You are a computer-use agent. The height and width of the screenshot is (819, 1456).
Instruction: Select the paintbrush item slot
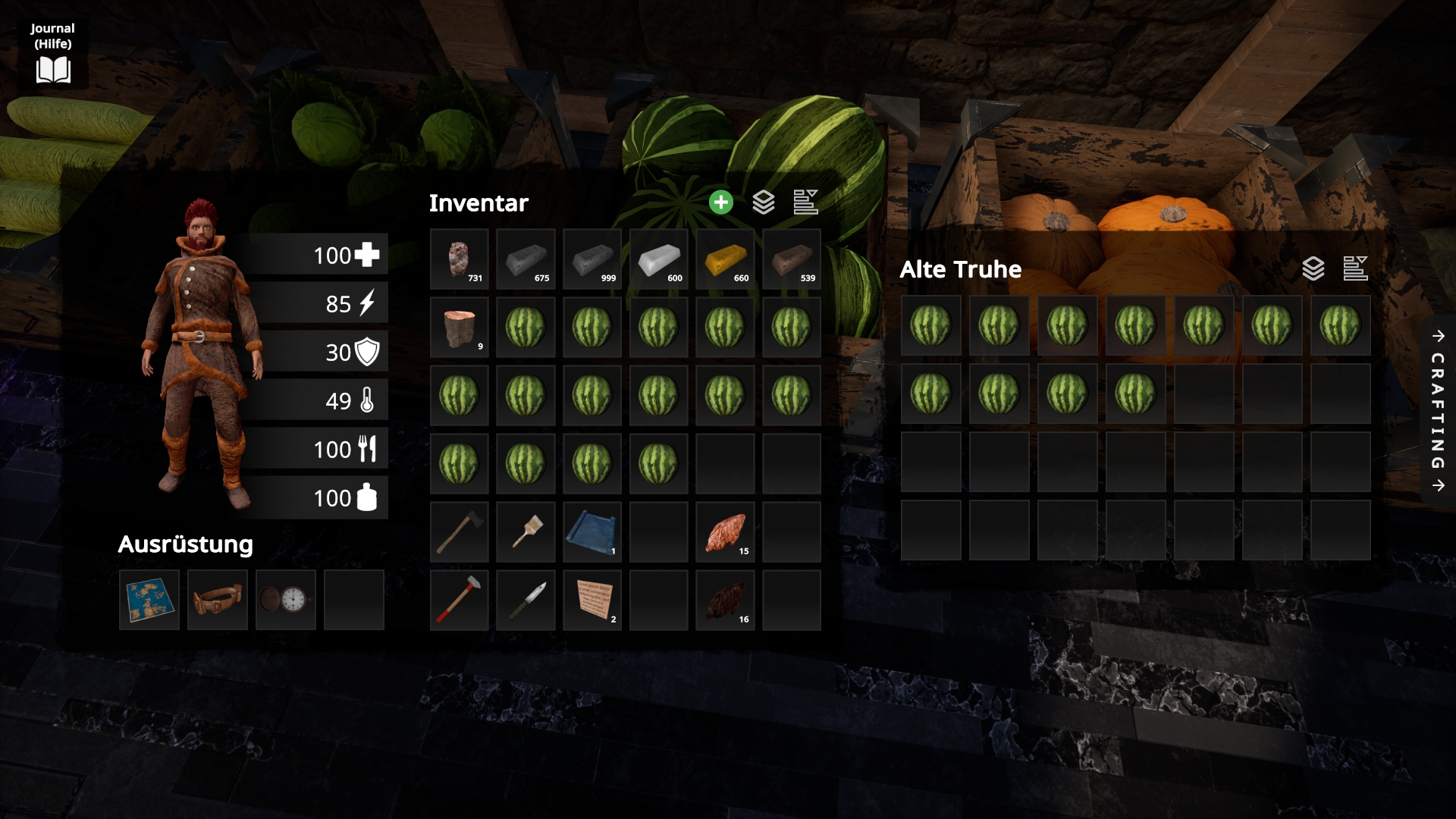pos(526,532)
